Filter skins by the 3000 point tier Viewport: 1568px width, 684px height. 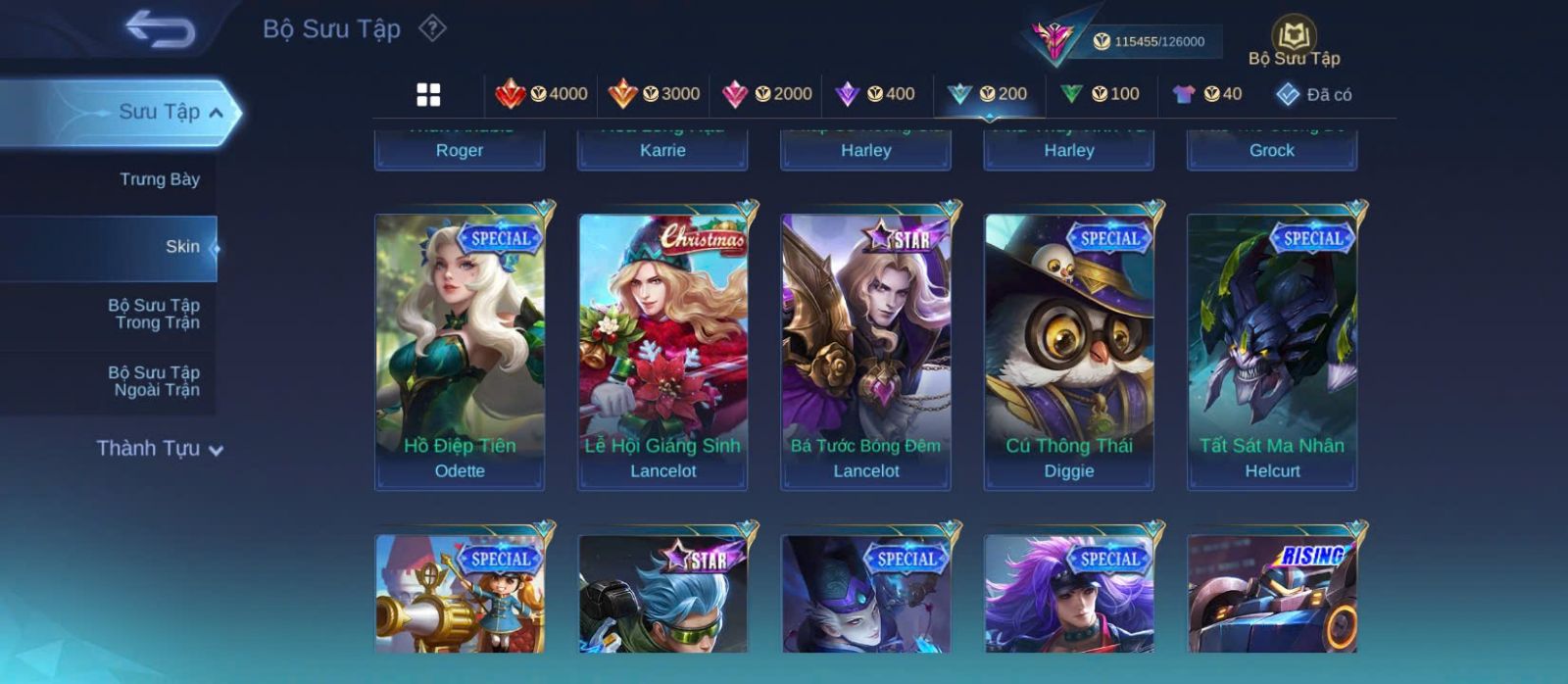tap(654, 94)
